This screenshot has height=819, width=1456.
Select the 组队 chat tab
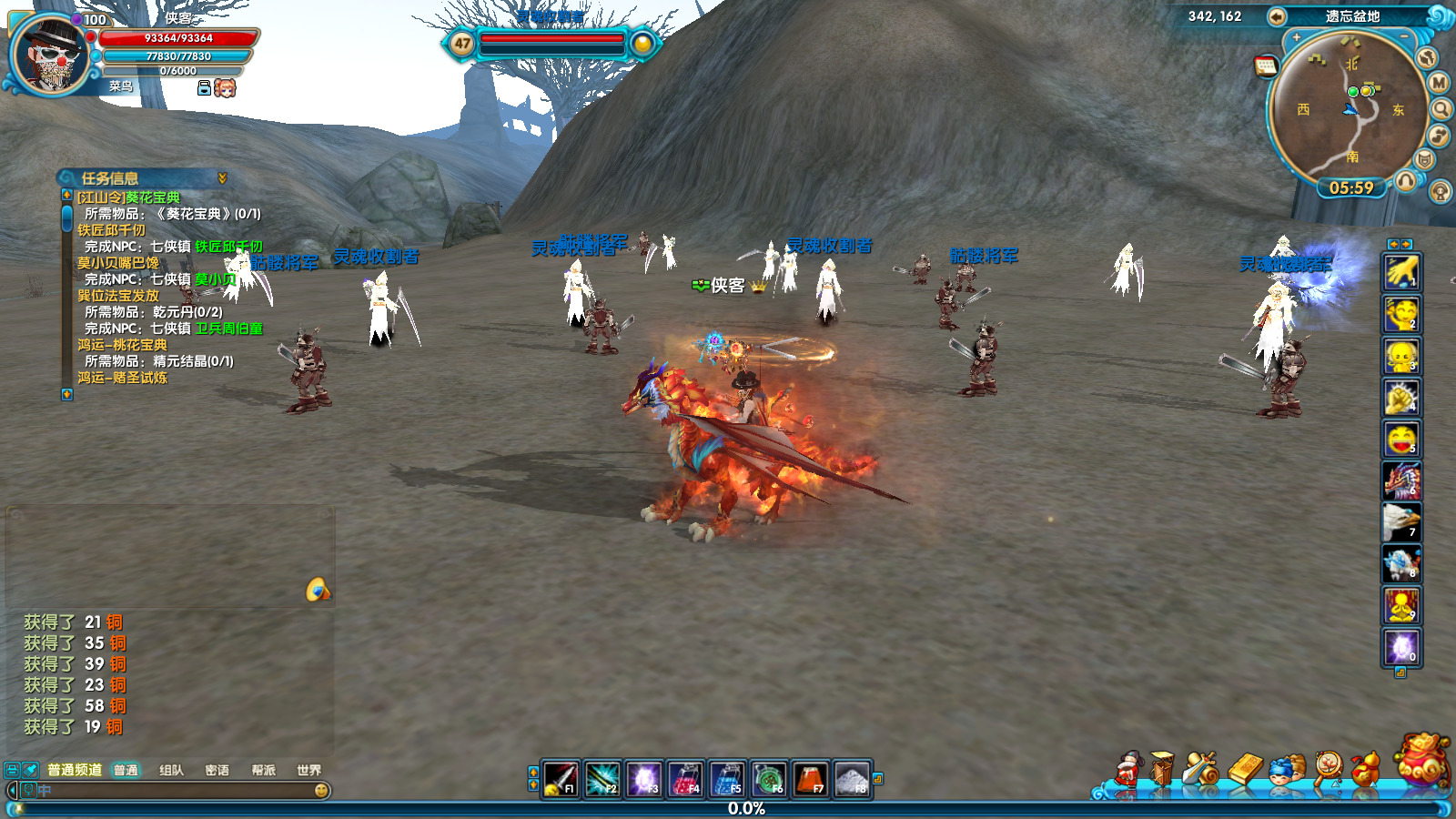click(171, 770)
